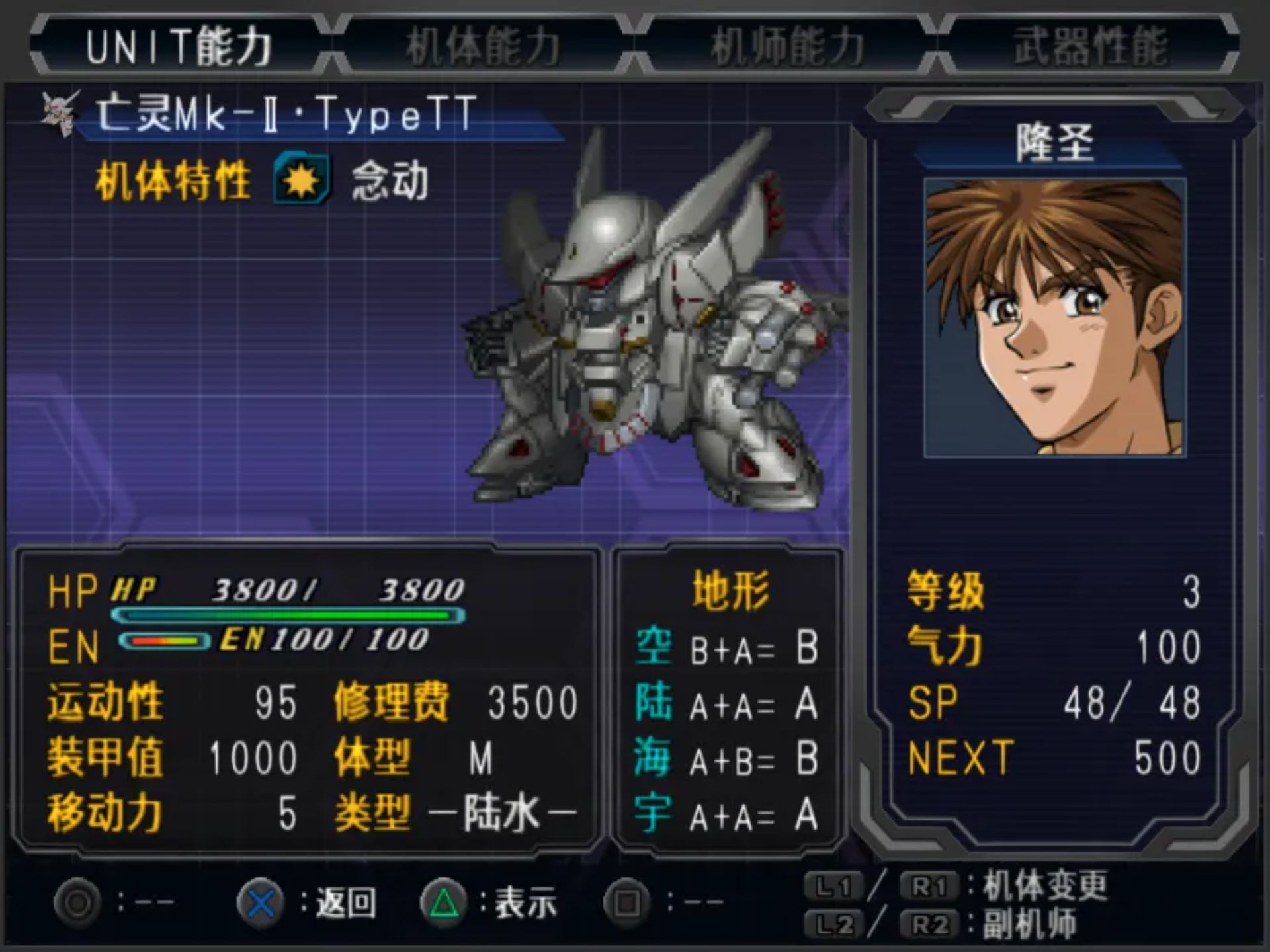
Task: Select the 机师能力 tab
Action: point(787,46)
